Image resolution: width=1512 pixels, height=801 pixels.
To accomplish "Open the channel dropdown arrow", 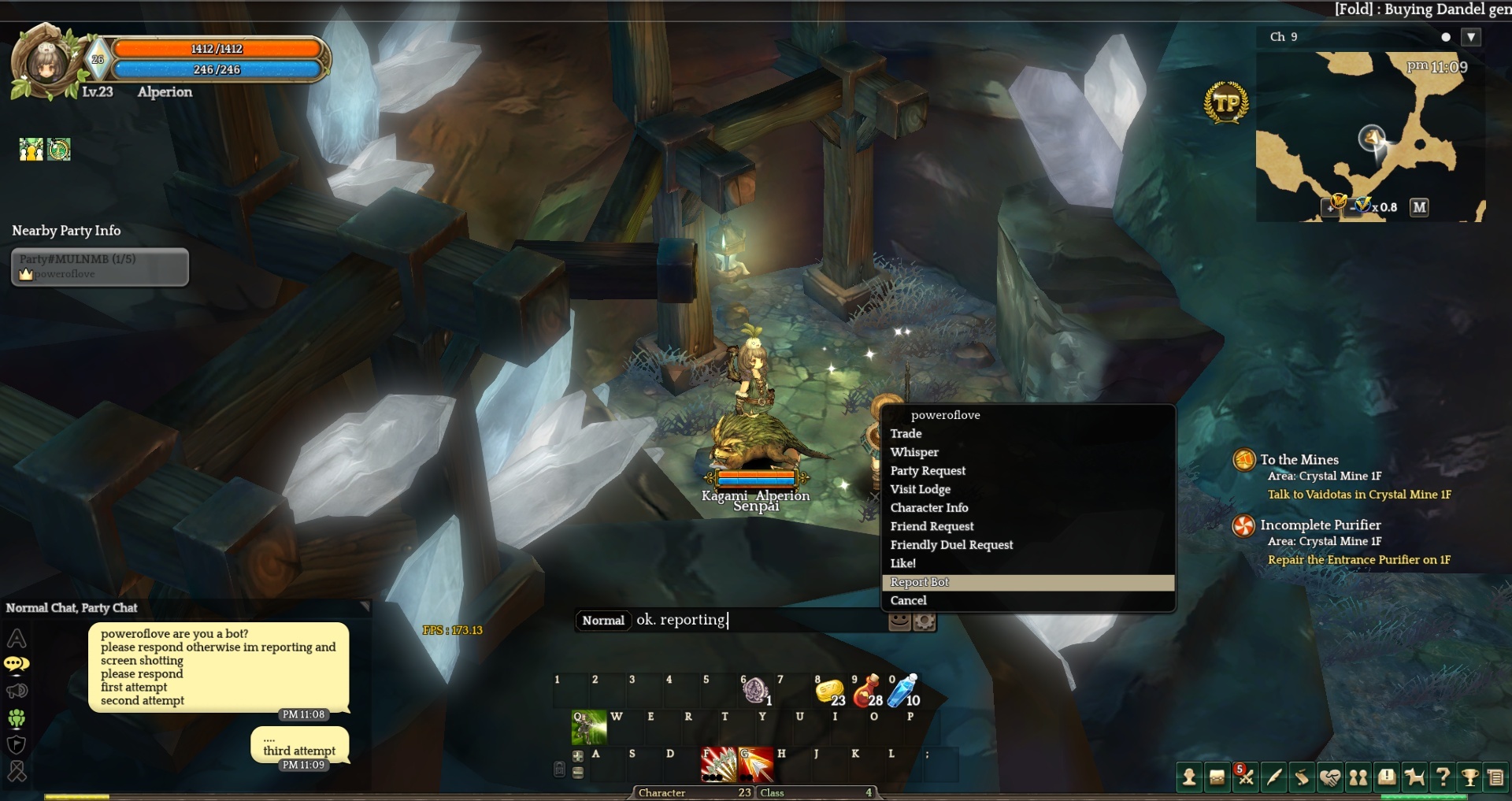I will pos(1470,37).
